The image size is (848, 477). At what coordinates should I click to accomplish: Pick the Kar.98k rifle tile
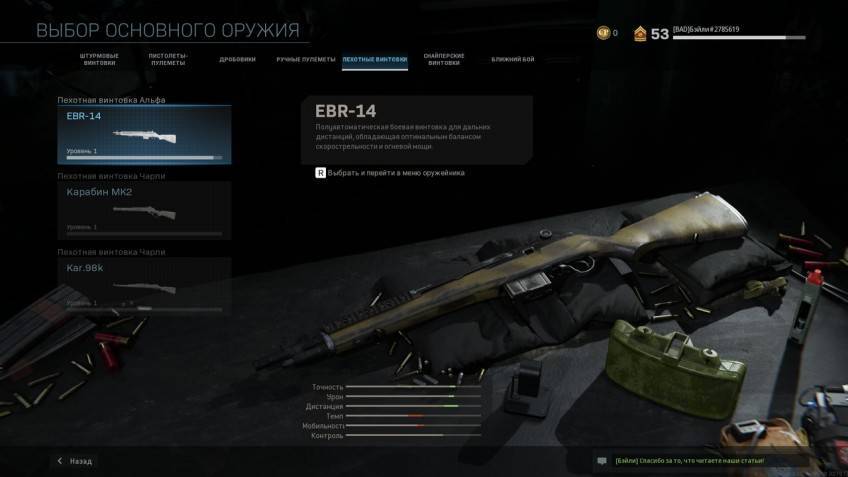(x=145, y=283)
